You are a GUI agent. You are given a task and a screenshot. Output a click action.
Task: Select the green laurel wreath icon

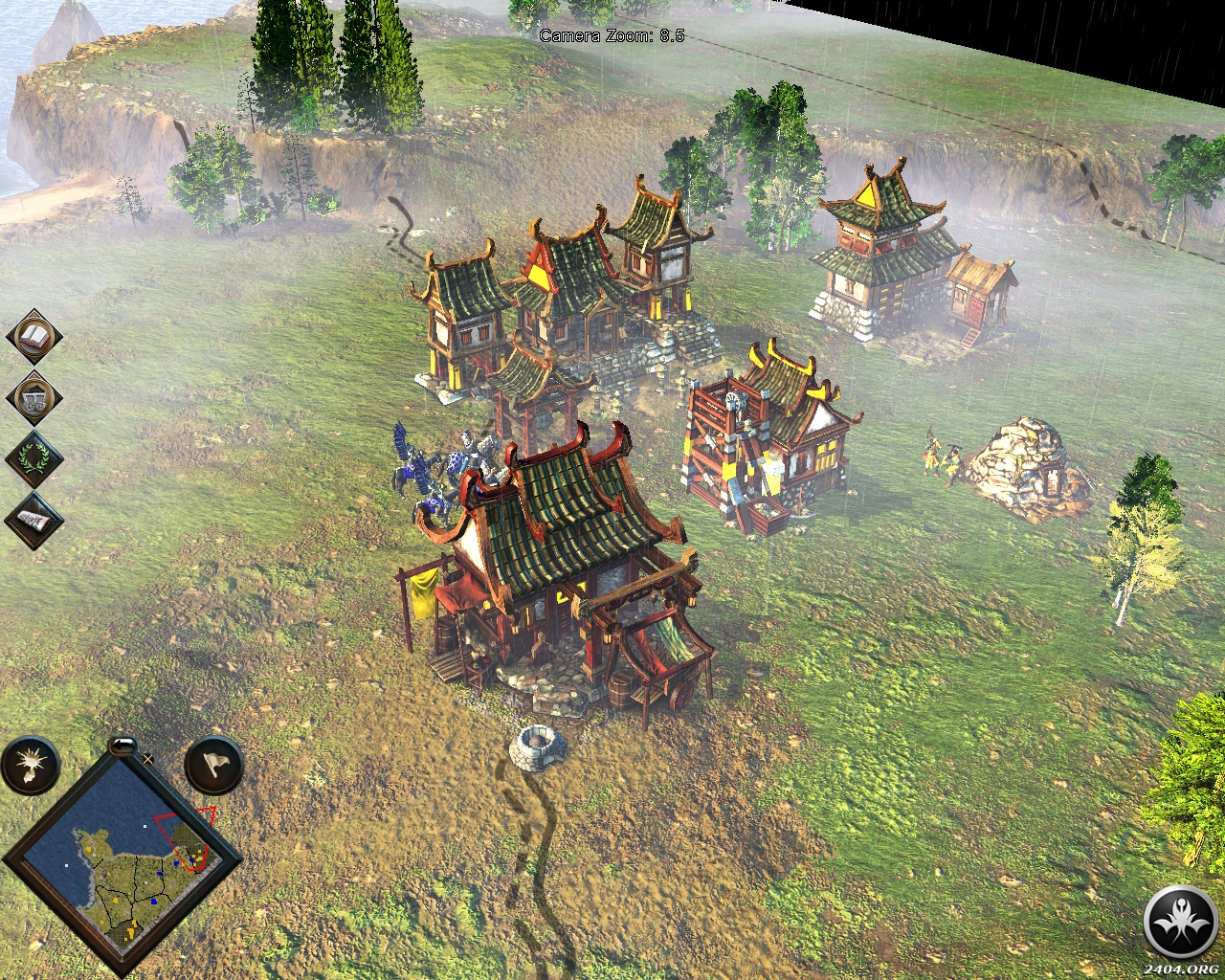click(x=34, y=459)
